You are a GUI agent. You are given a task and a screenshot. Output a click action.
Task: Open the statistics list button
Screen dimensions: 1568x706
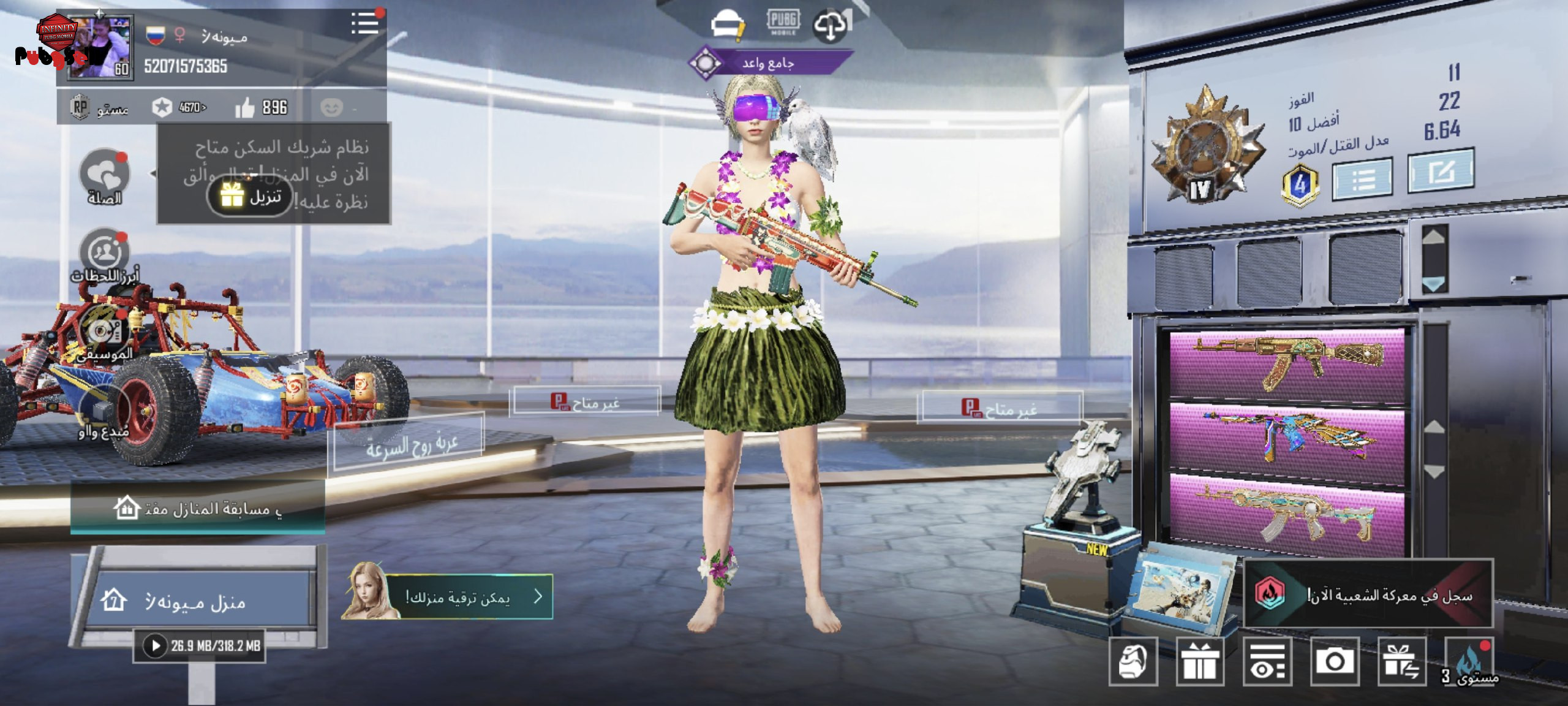(x=1362, y=180)
